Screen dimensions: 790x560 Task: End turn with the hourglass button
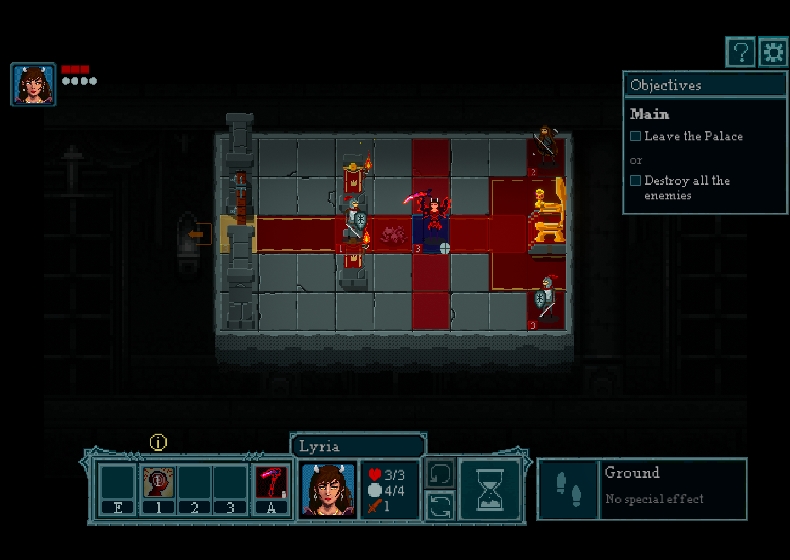click(490, 490)
